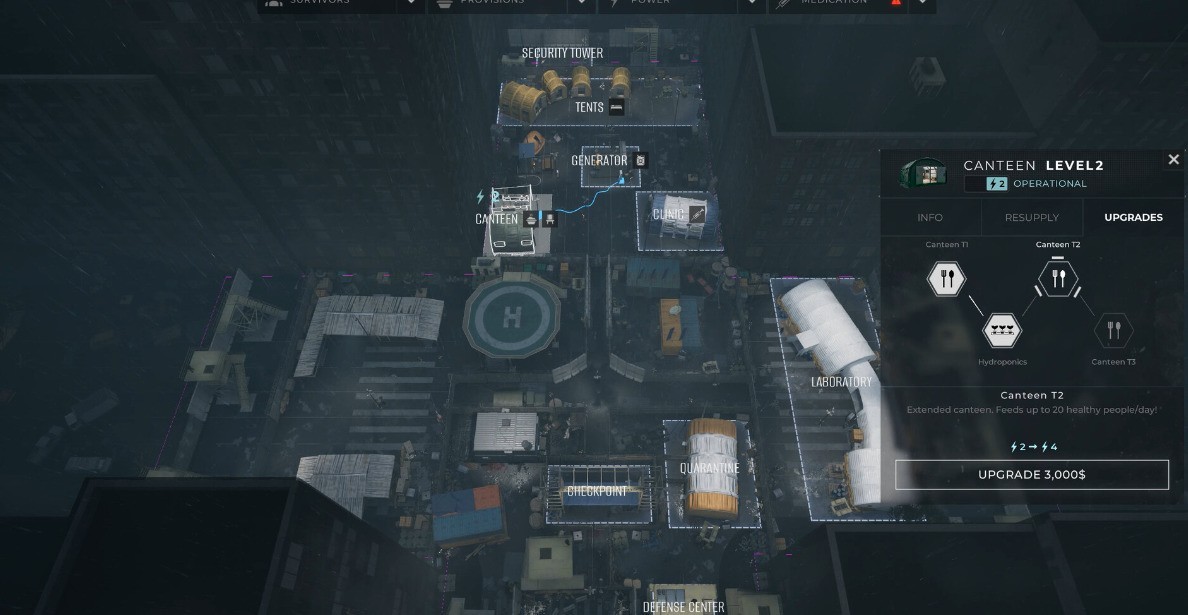Select the Laboratory zone label
This screenshot has width=1188, height=615.
[841, 382]
